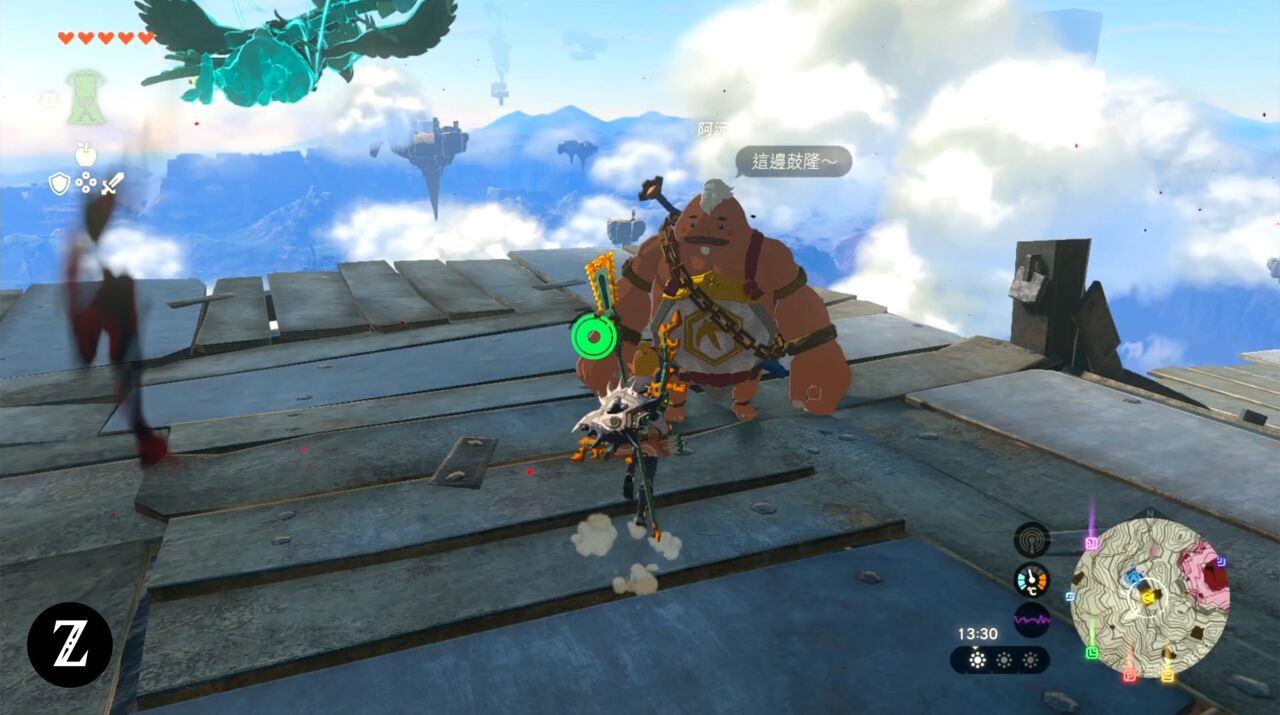Click the Sheikah sensor signal icon
The image size is (1280, 715).
[x=1031, y=540]
